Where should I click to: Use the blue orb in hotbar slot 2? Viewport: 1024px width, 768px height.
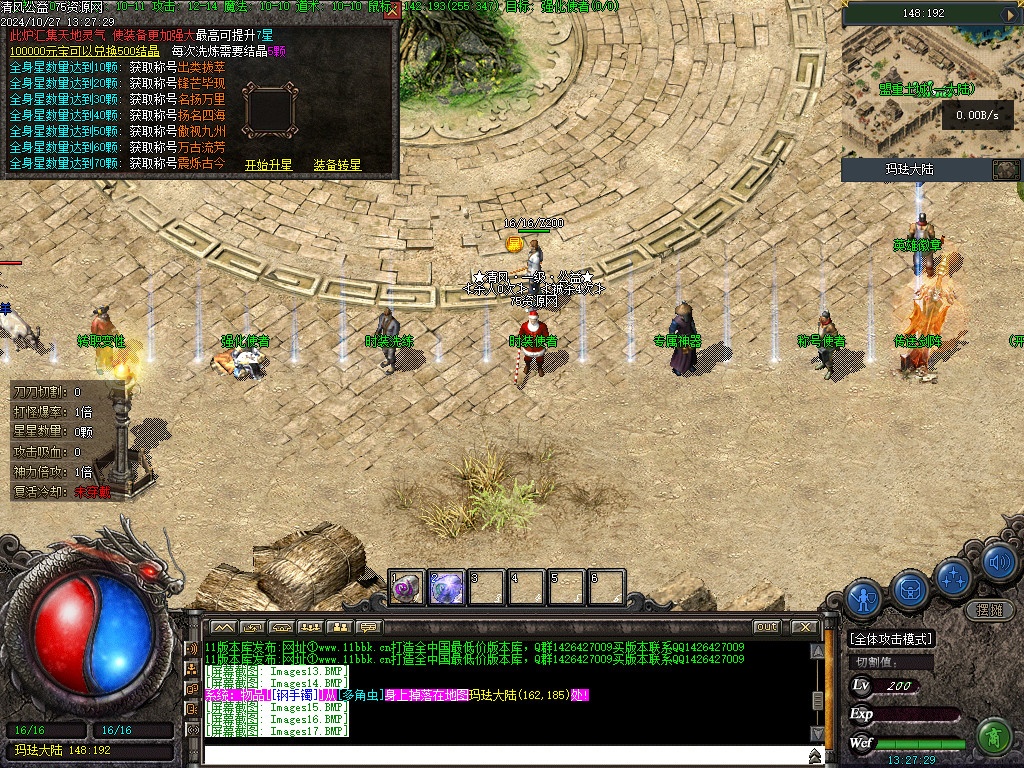pos(447,588)
